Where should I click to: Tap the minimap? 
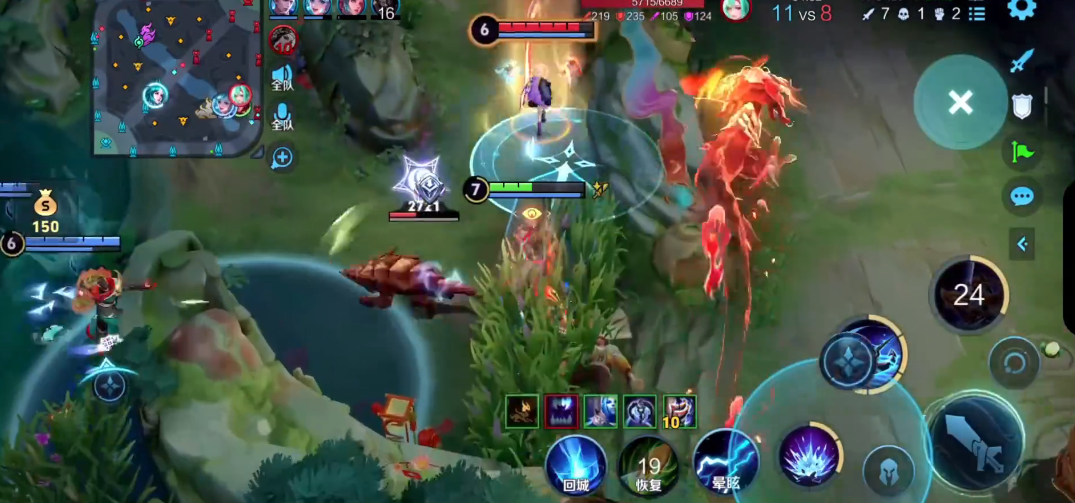coord(175,78)
